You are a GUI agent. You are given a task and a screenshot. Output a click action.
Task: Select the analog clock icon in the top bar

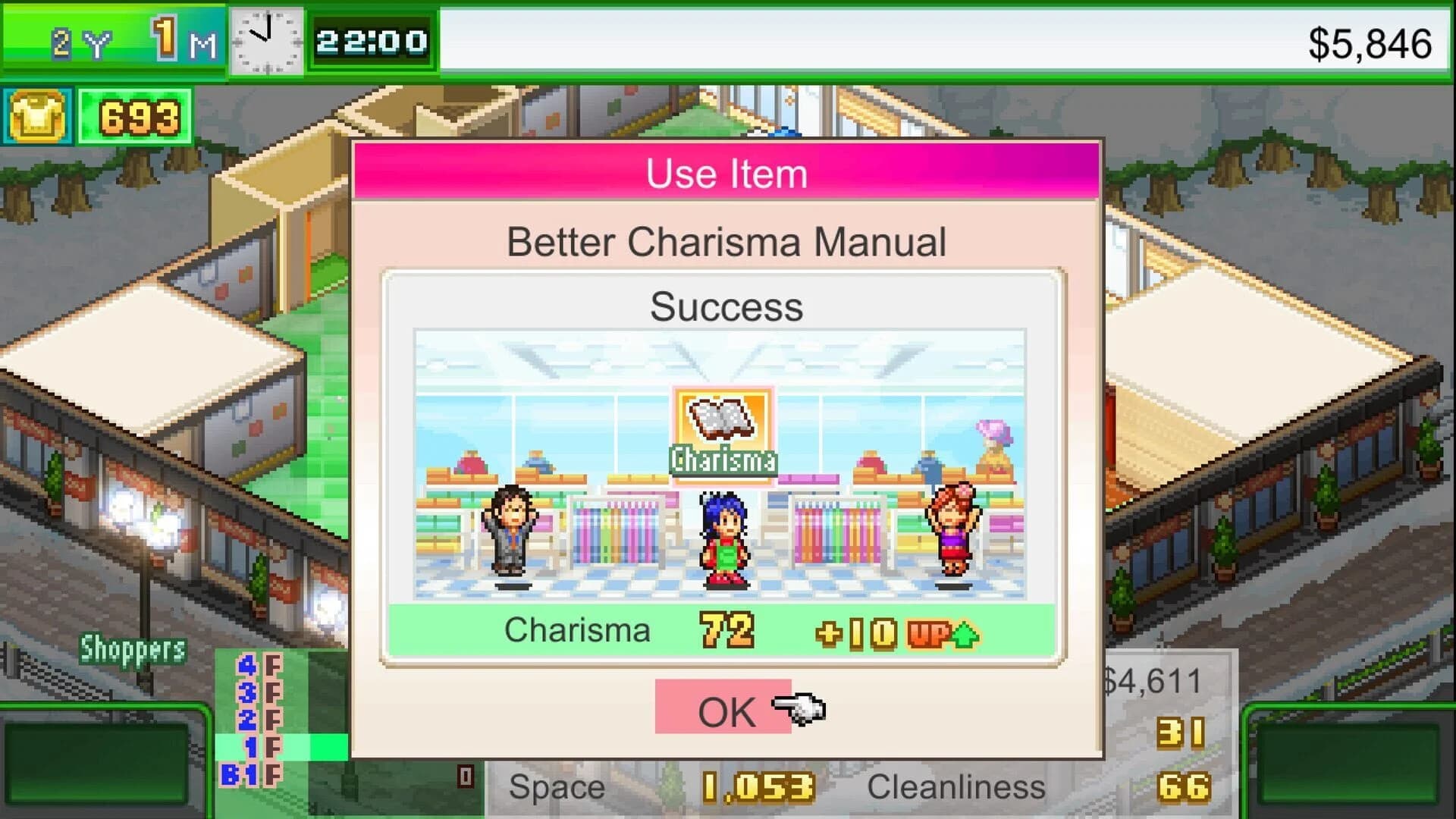pyautogui.click(x=269, y=42)
